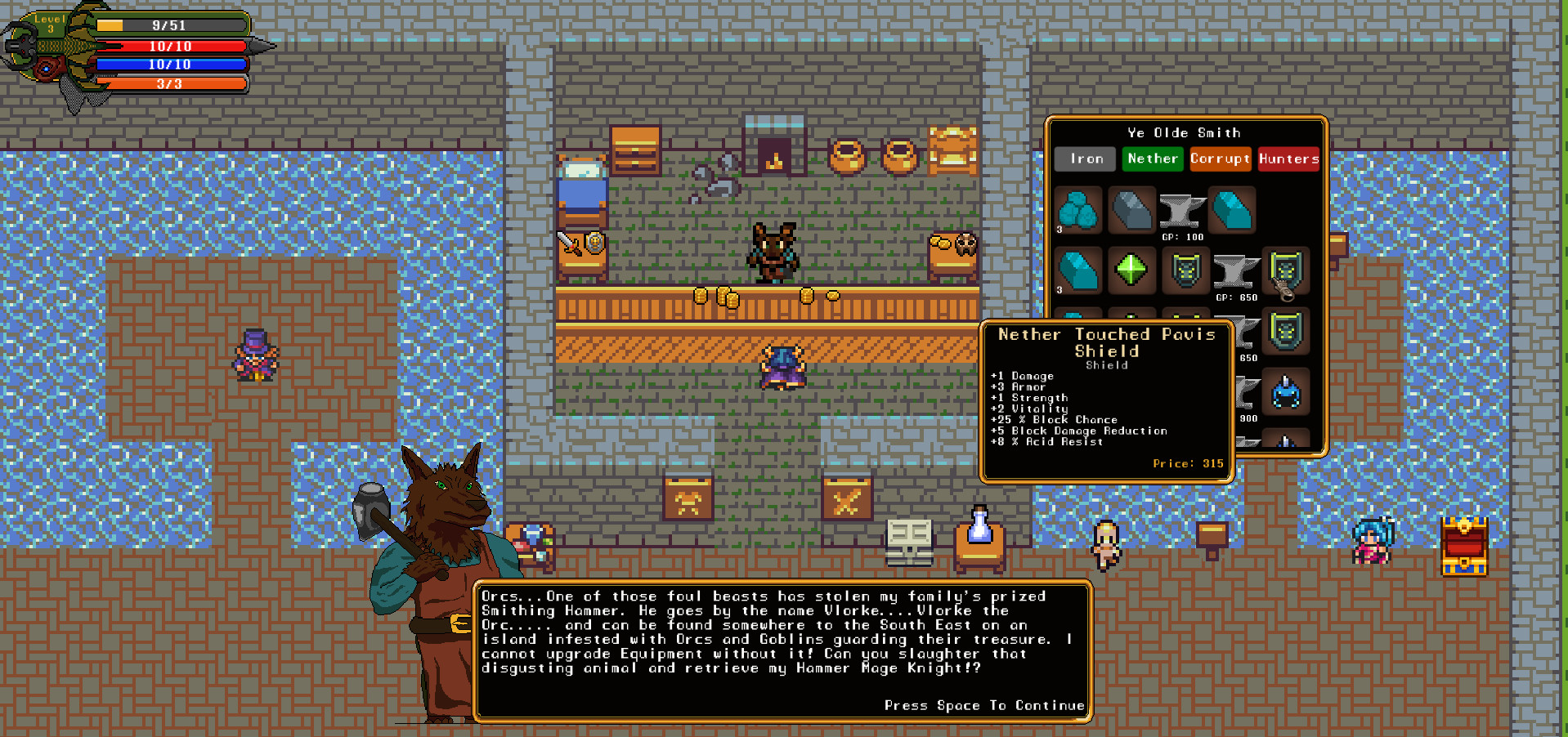Open the Nether smithing tab
1568x737 pixels.
[1152, 159]
